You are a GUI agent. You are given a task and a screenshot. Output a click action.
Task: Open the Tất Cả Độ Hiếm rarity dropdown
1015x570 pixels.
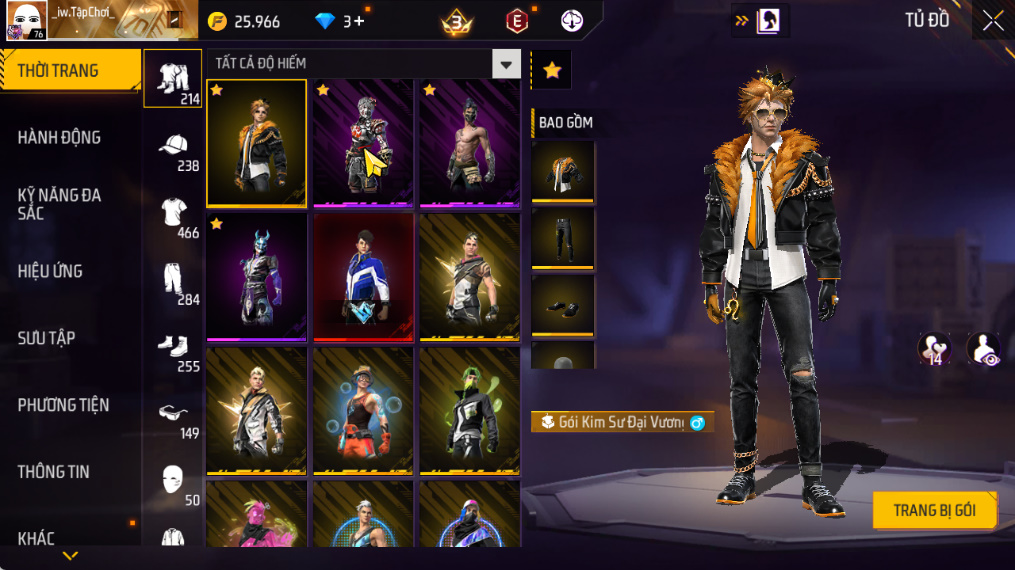[x=505, y=64]
